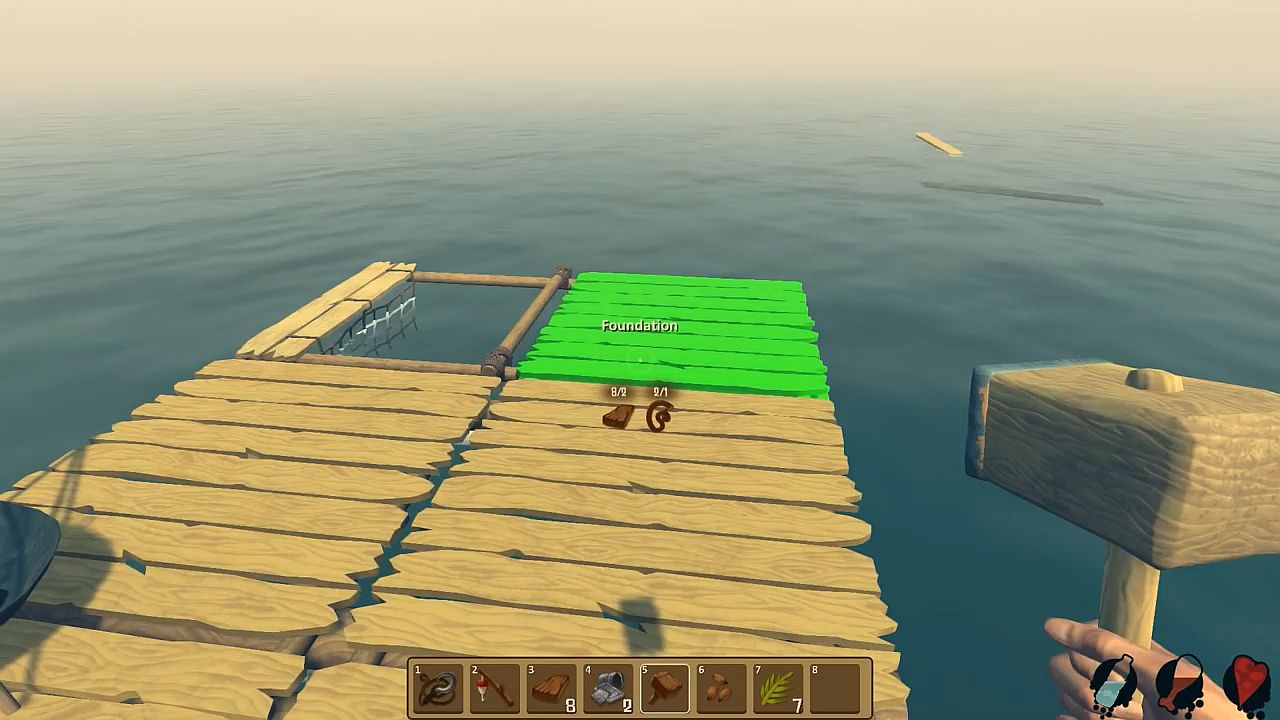1280x720 pixels.
Task: Equip the fishing rod from the hotbar
Action: tap(495, 688)
